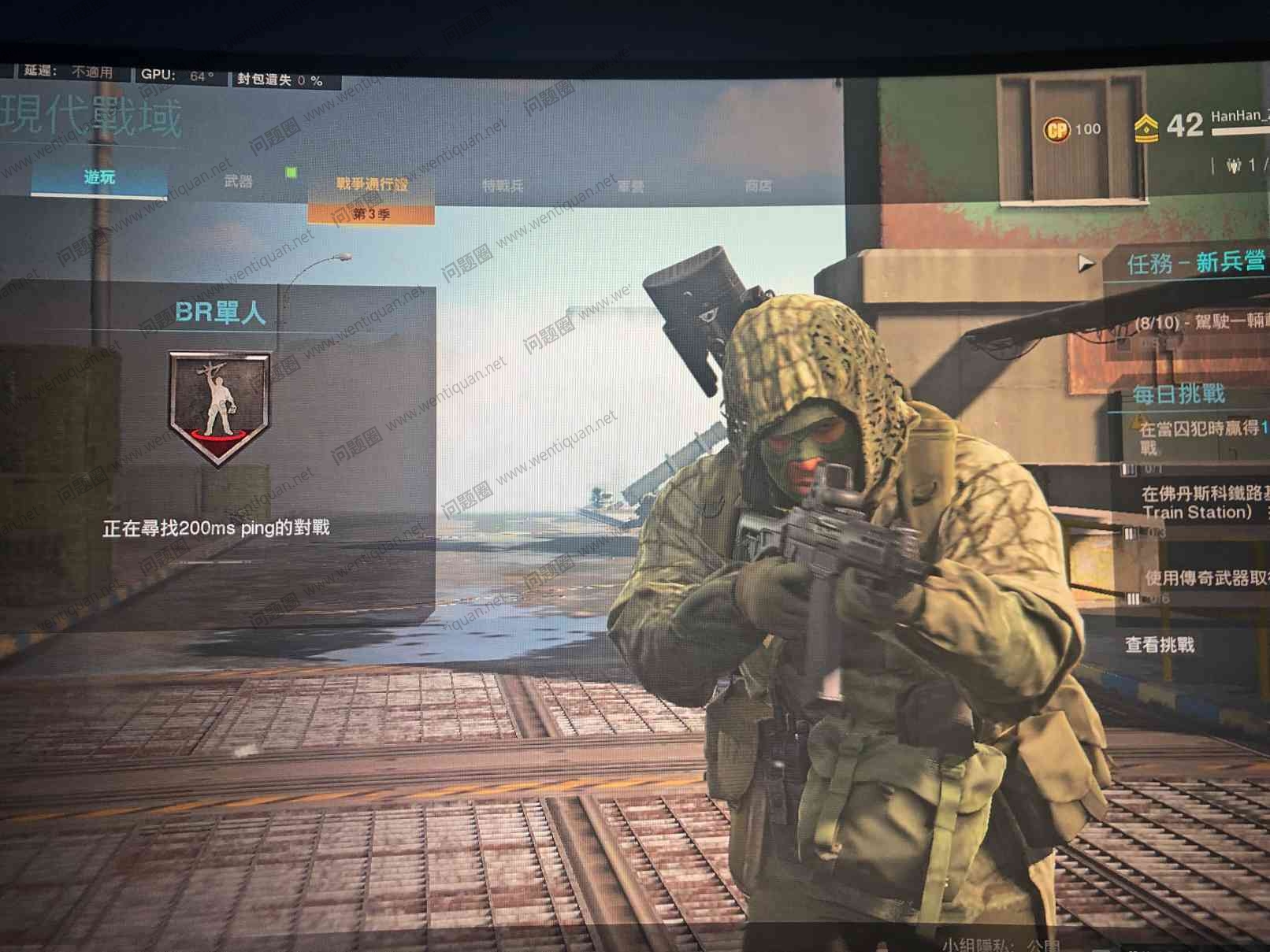This screenshot has width=1270, height=952.
Task: Open the COD Points balance
Action: (x=1071, y=129)
